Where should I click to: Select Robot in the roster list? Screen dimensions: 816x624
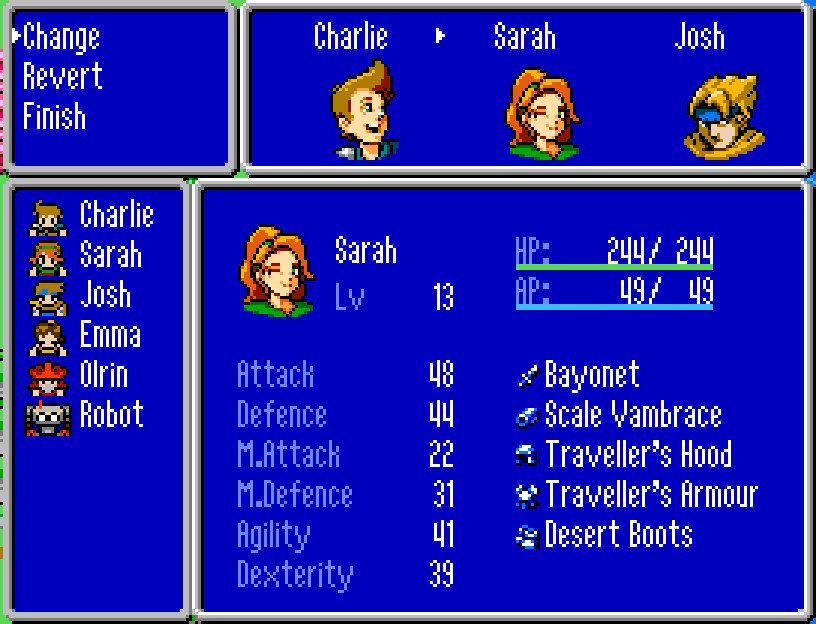111,415
